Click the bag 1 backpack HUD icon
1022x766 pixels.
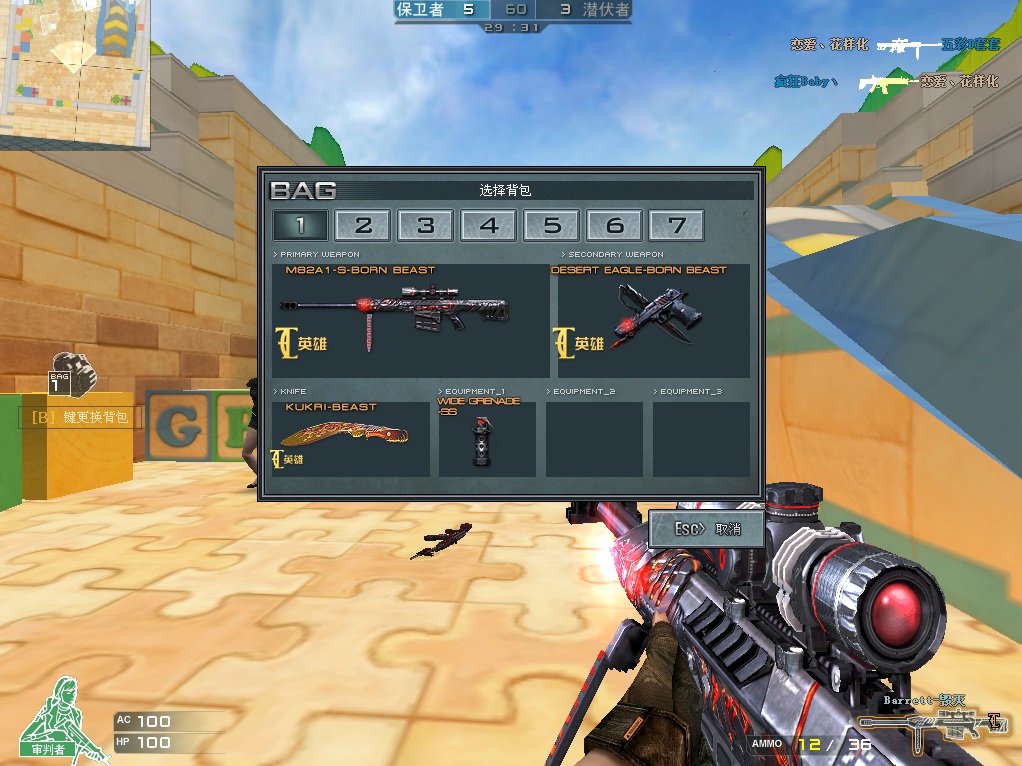pyautogui.click(x=71, y=373)
